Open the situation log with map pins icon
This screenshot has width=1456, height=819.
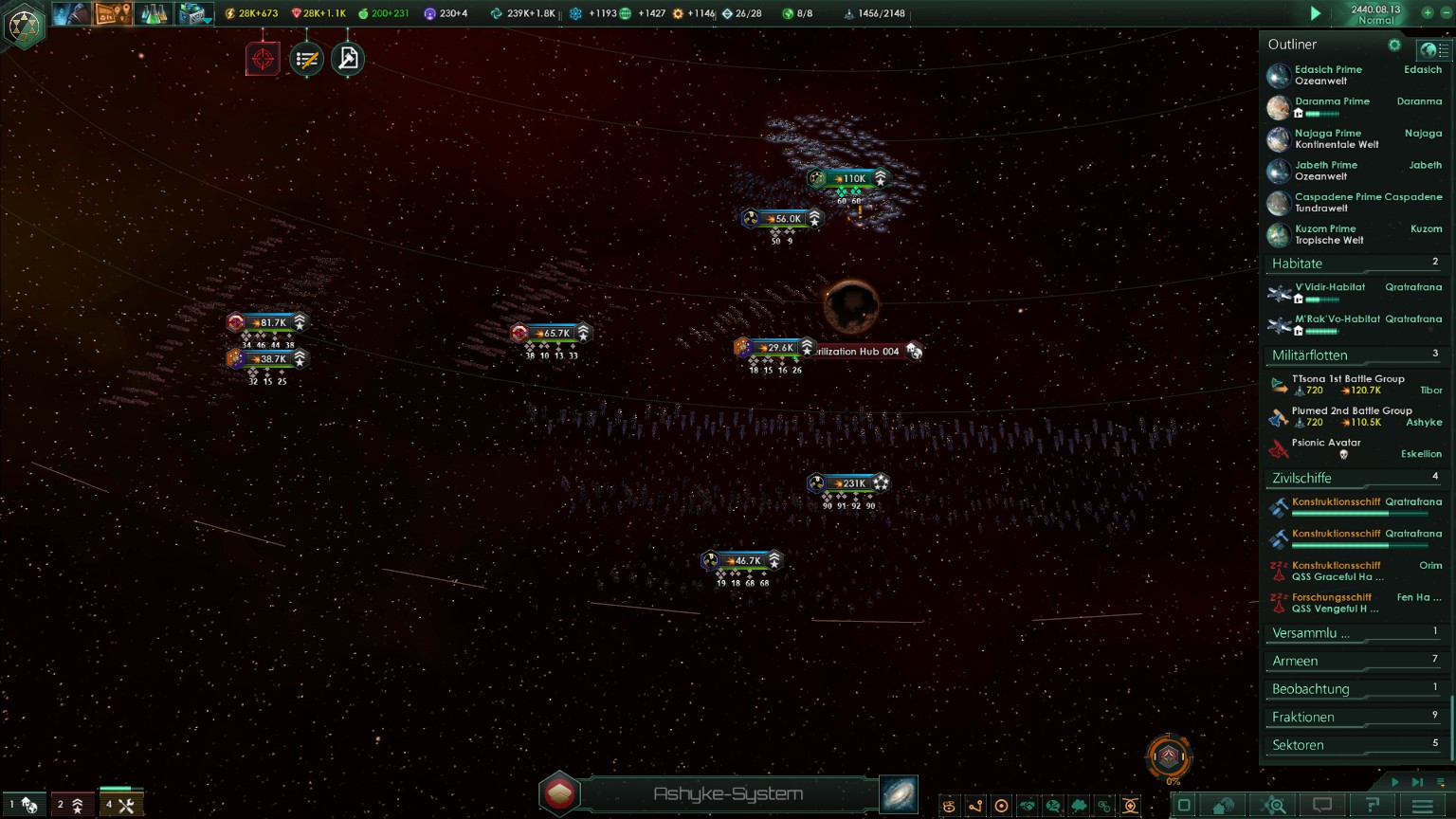[113, 14]
